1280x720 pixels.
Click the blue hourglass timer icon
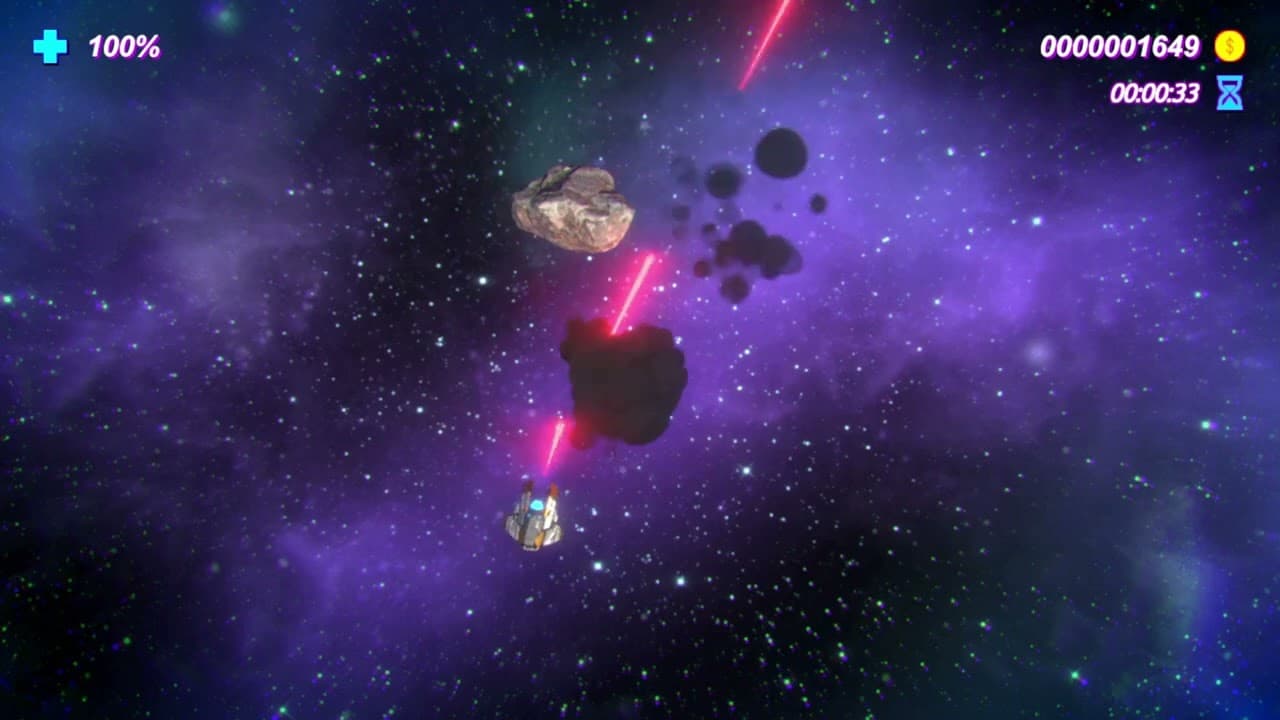[x=1230, y=92]
